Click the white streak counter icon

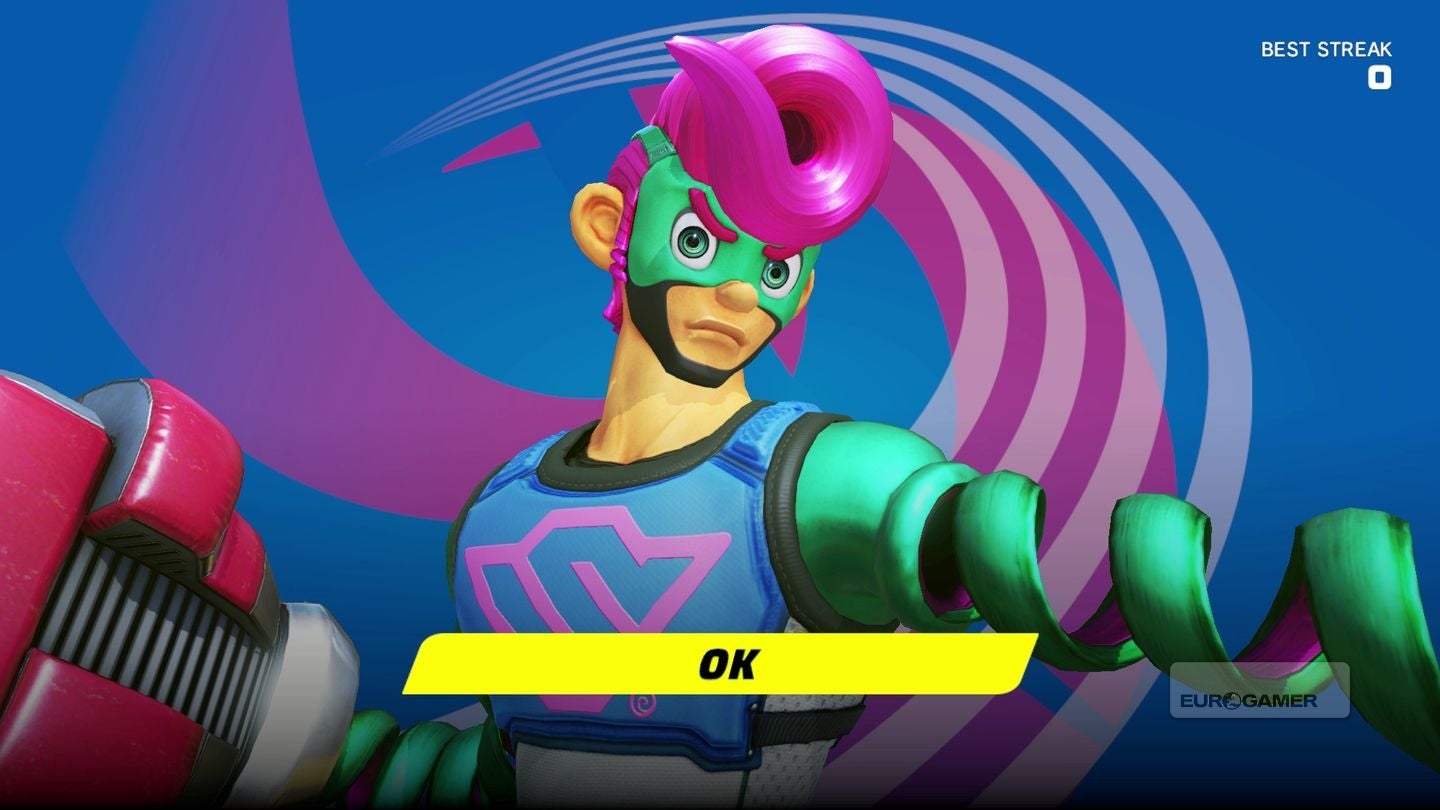(x=1381, y=79)
